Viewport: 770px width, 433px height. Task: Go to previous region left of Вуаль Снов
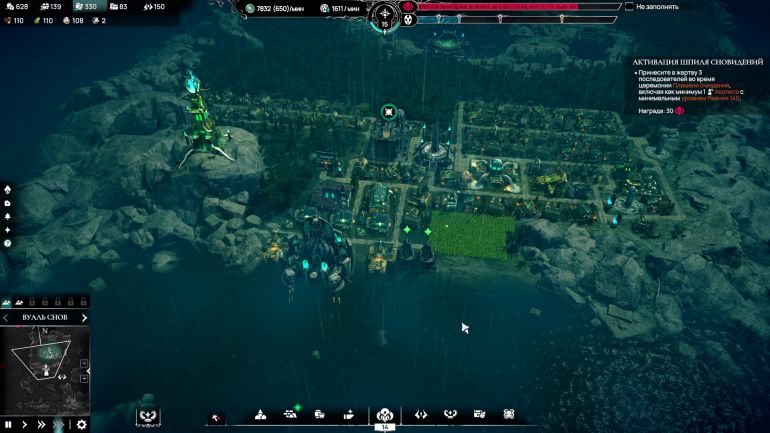6,318
